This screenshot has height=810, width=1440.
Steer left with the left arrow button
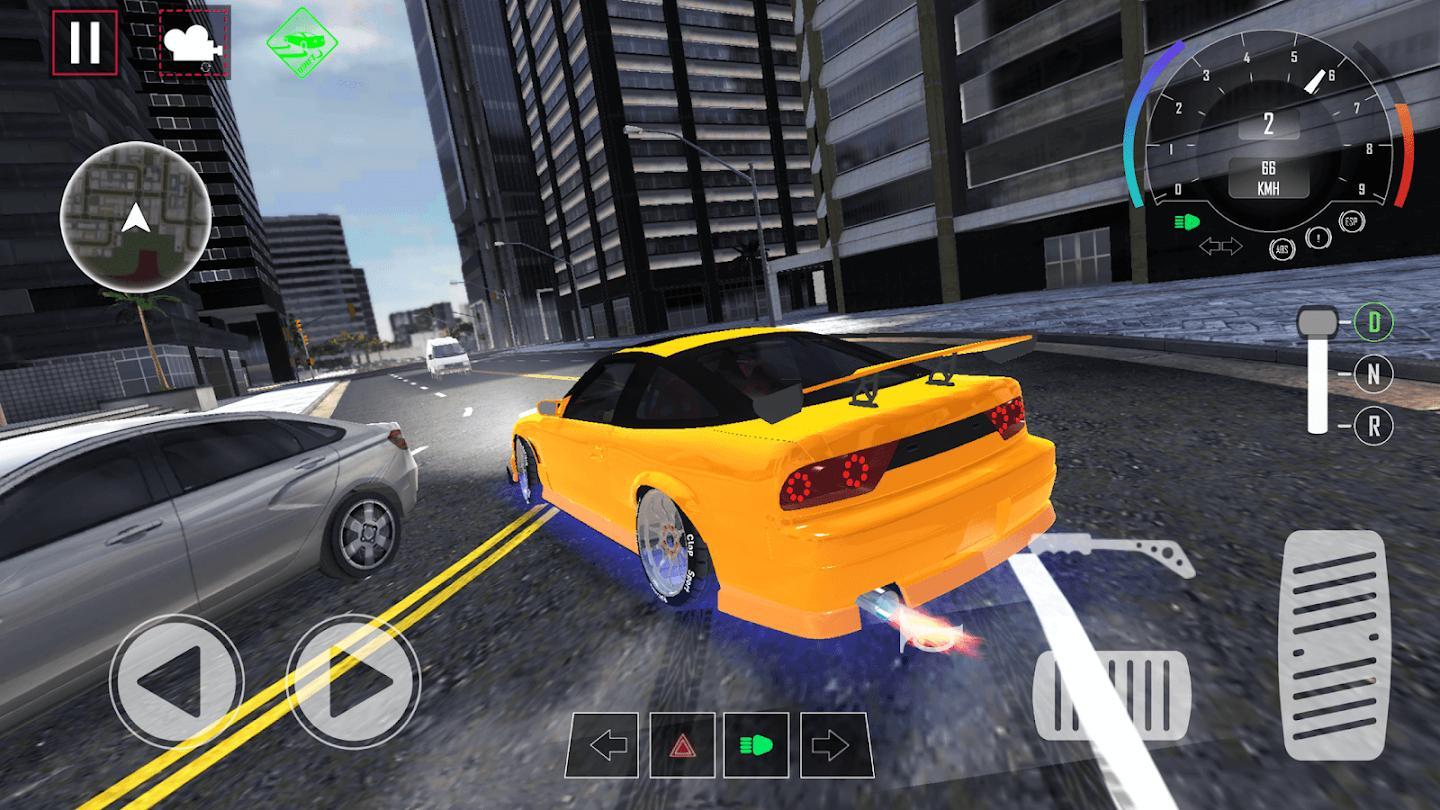176,682
